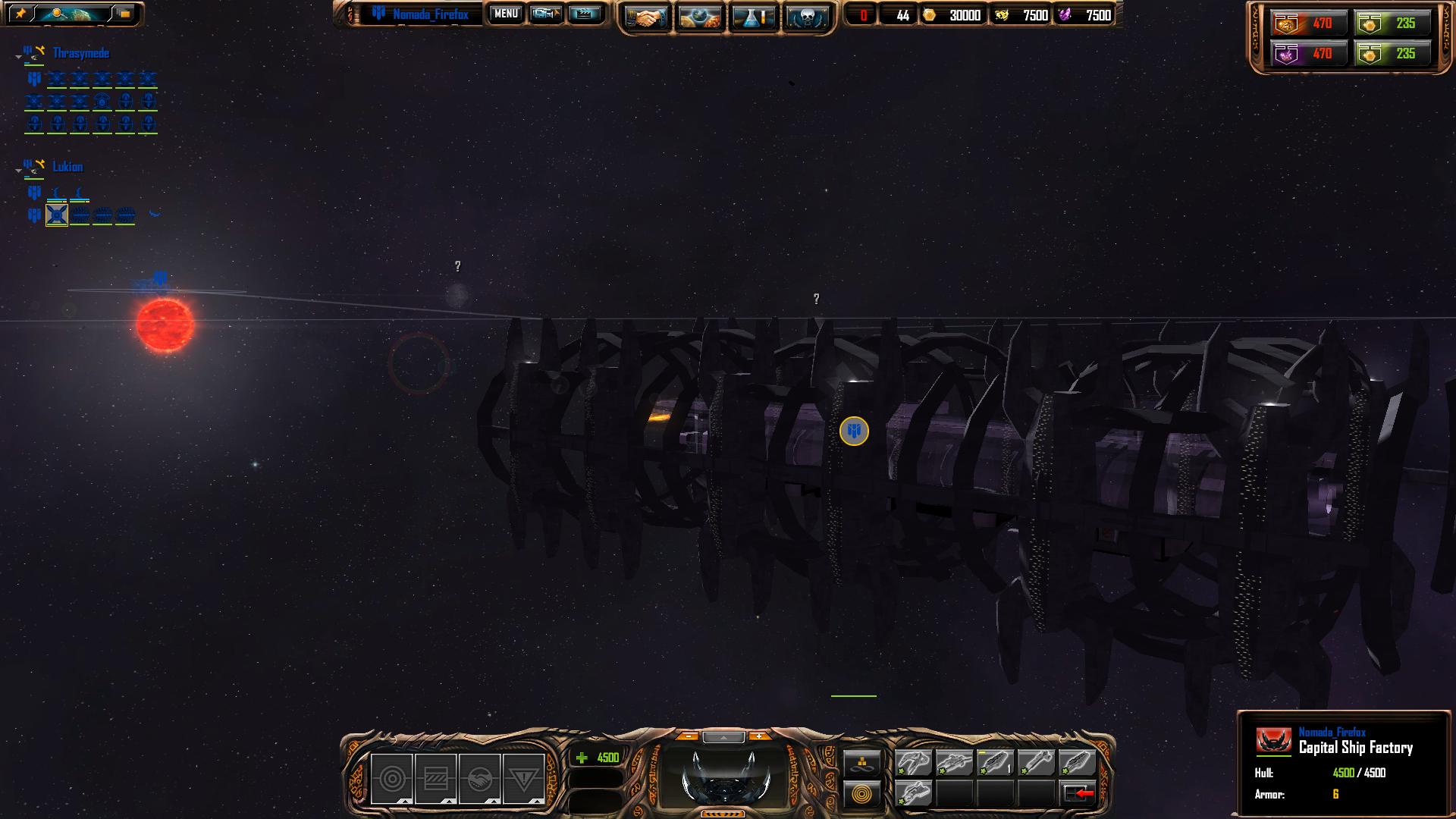
Task: Click the clapperboard recording button
Action: click(x=584, y=14)
